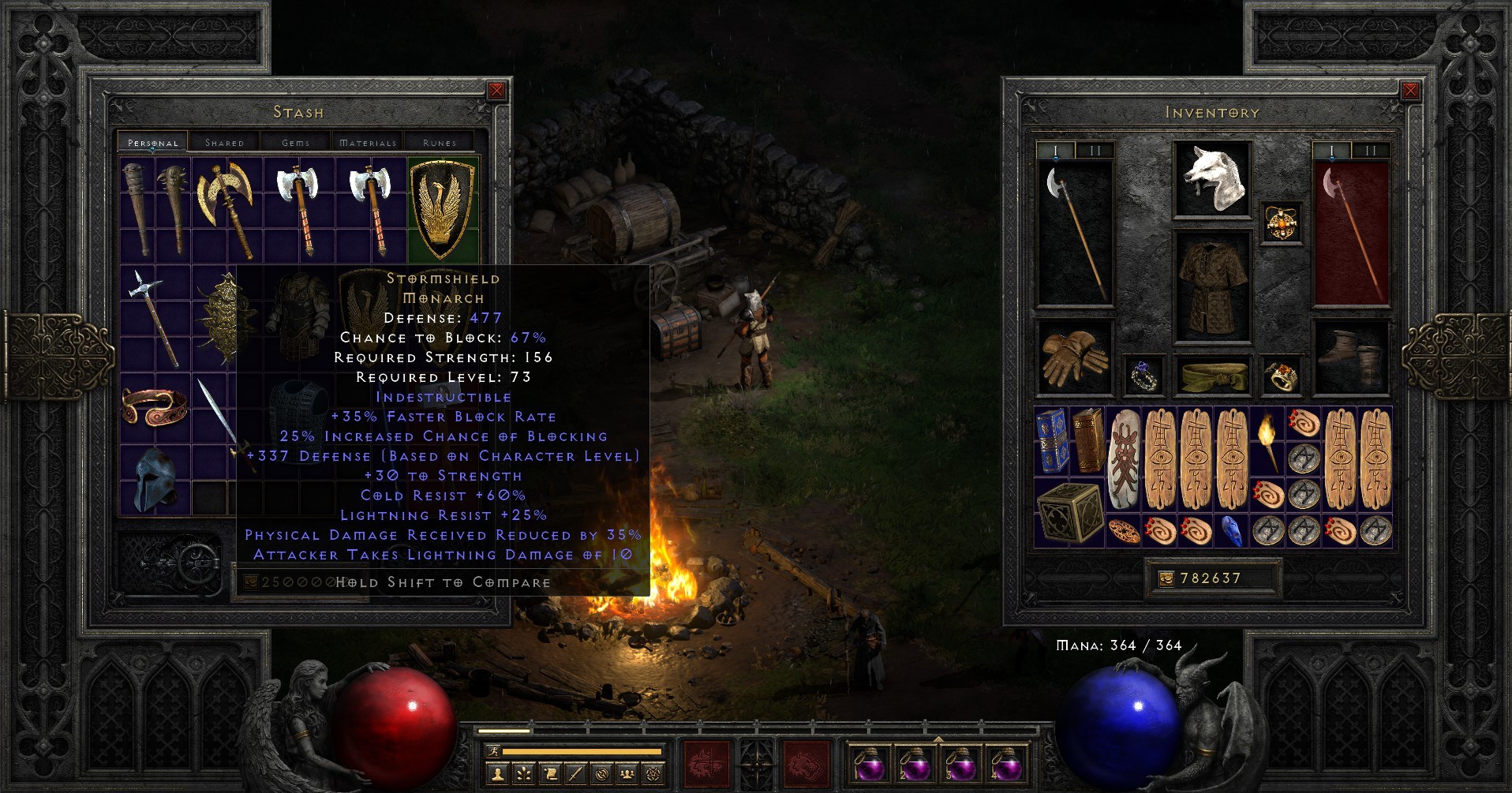This screenshot has height=793, width=1512.
Task: Open the Quest Log scroll icon
Action: pyautogui.click(x=552, y=775)
